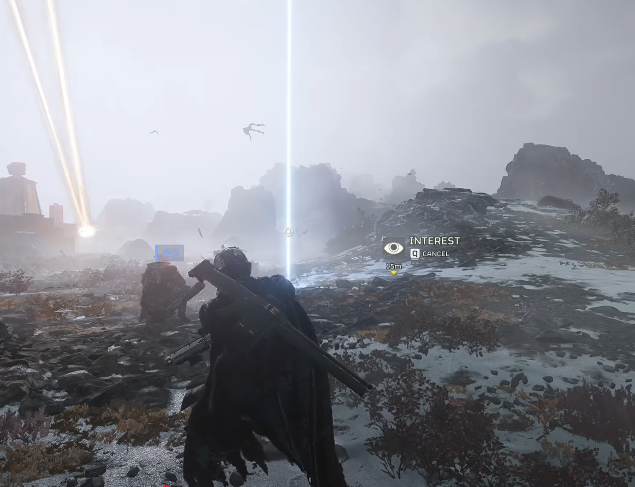Screen dimensions: 635x487
Task: Select the circular objective marker by the beam
Action: click(x=289, y=231)
